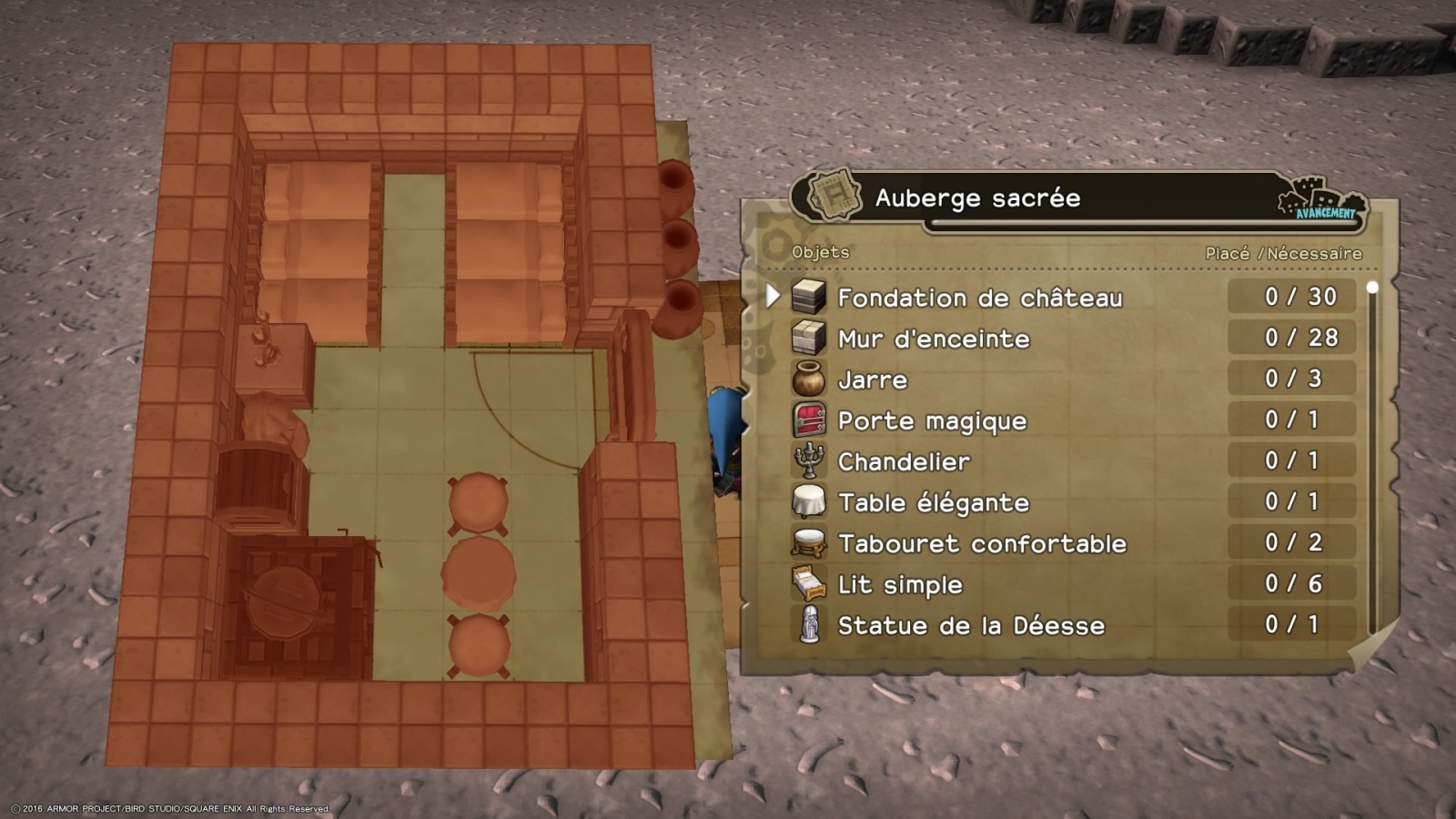
Task: Pick the Statue de la Déesse row
Action: (970, 625)
